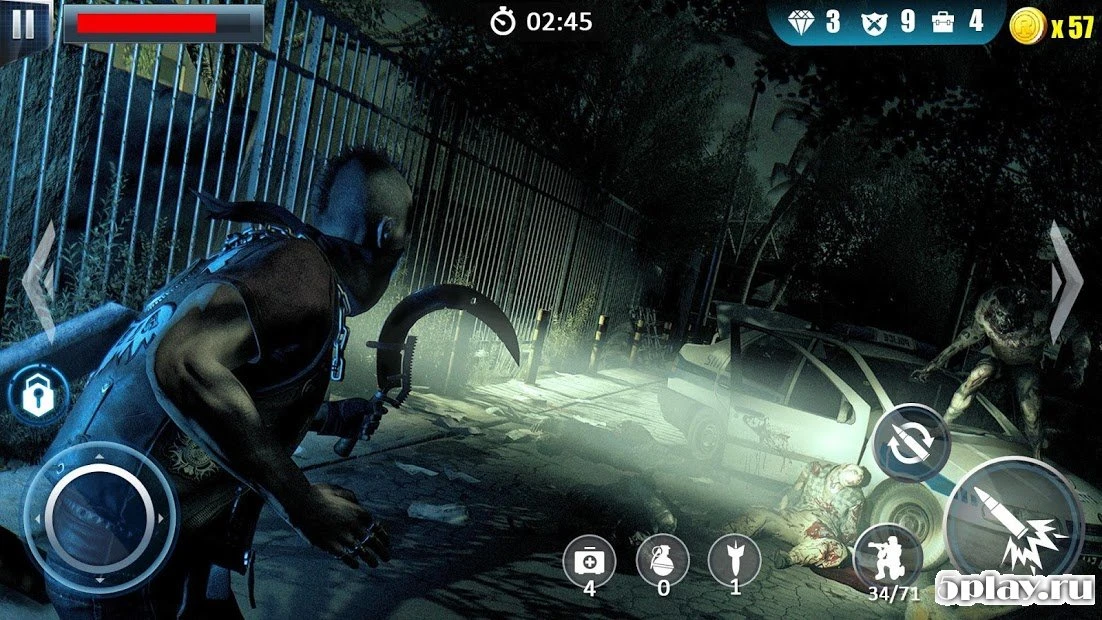Screen dimensions: 1102x620
Task: Use the medkit item
Action: (x=589, y=559)
